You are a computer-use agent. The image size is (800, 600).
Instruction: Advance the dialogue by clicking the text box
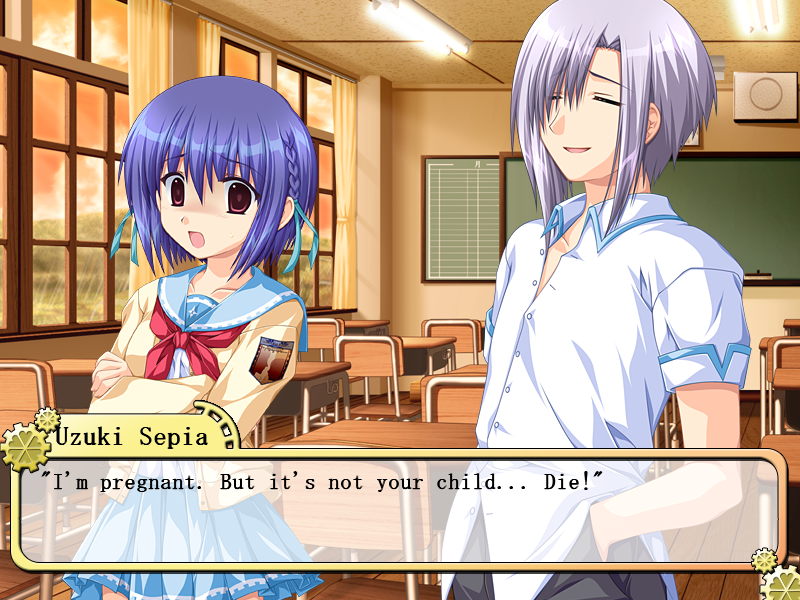(x=400, y=510)
